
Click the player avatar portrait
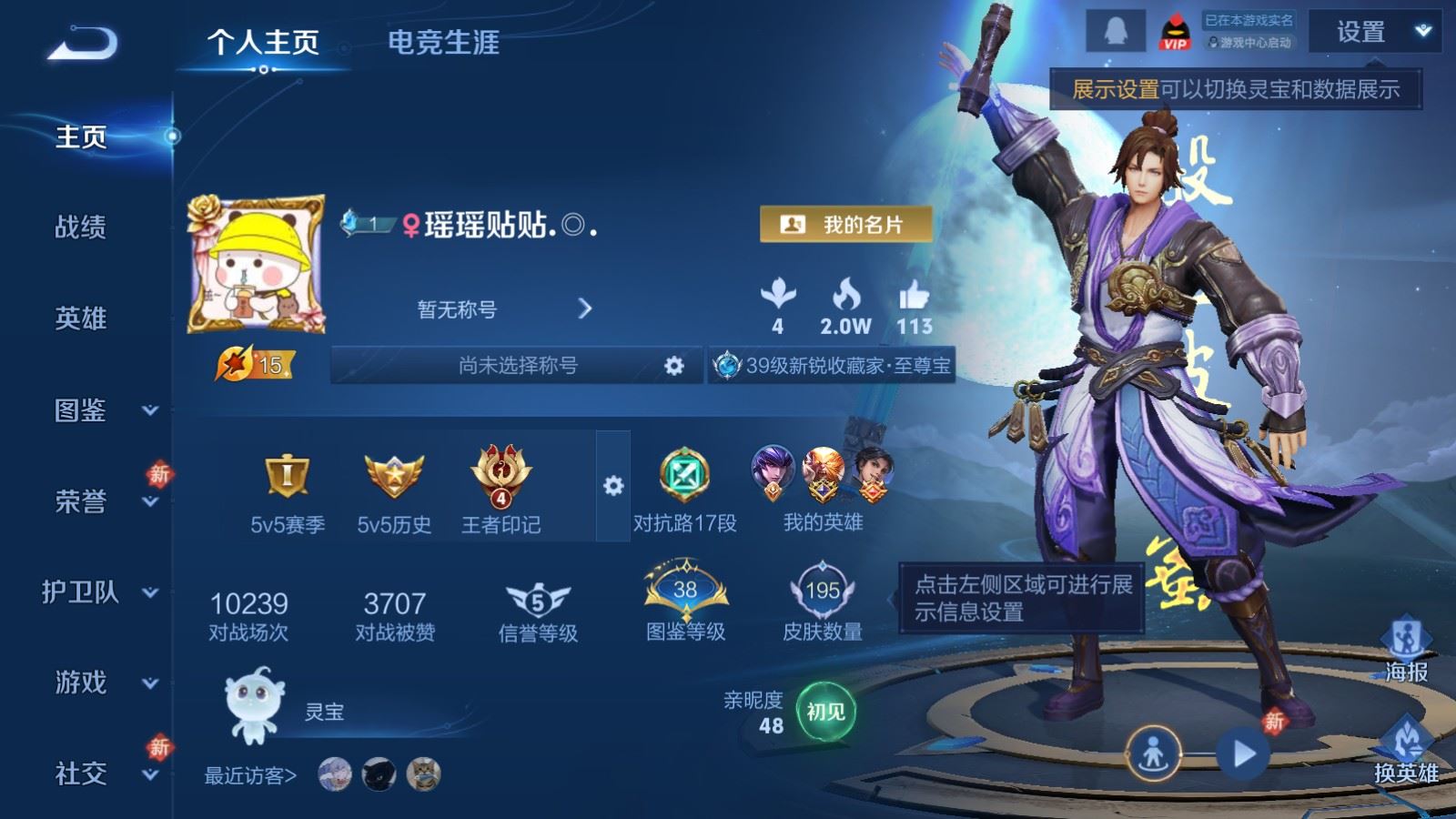click(x=257, y=264)
